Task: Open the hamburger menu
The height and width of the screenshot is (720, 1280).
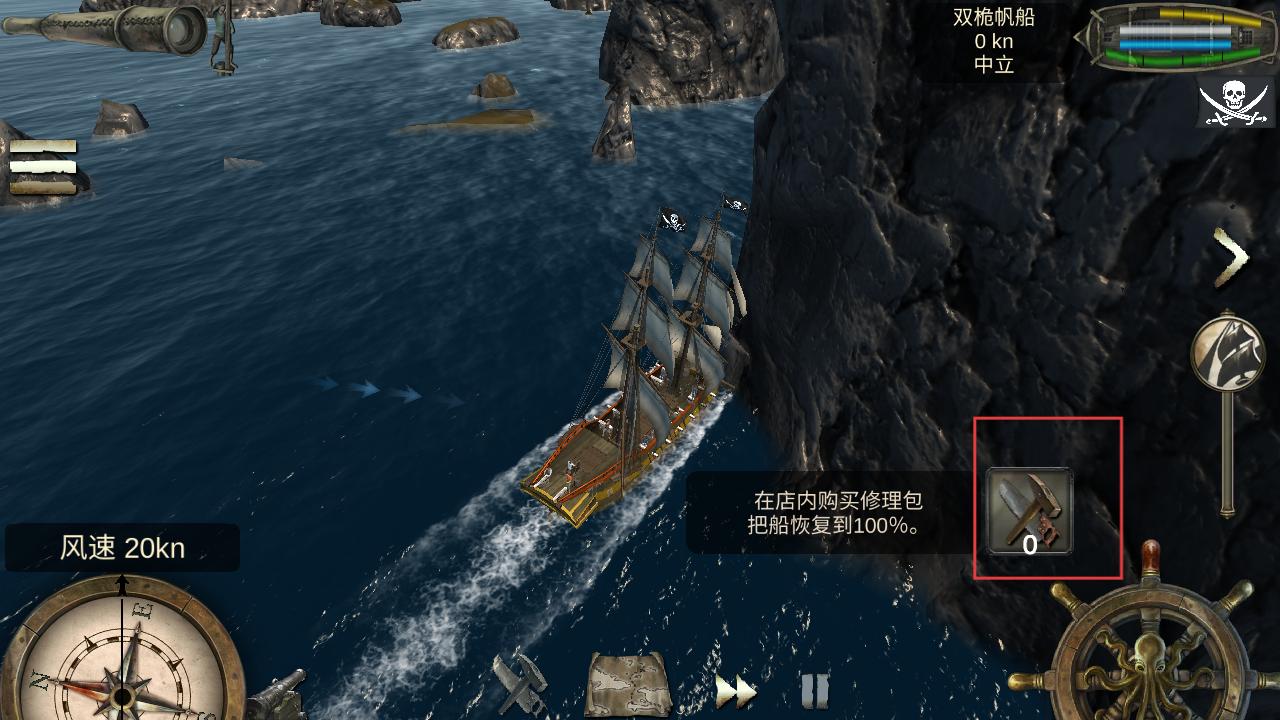Action: (x=43, y=166)
